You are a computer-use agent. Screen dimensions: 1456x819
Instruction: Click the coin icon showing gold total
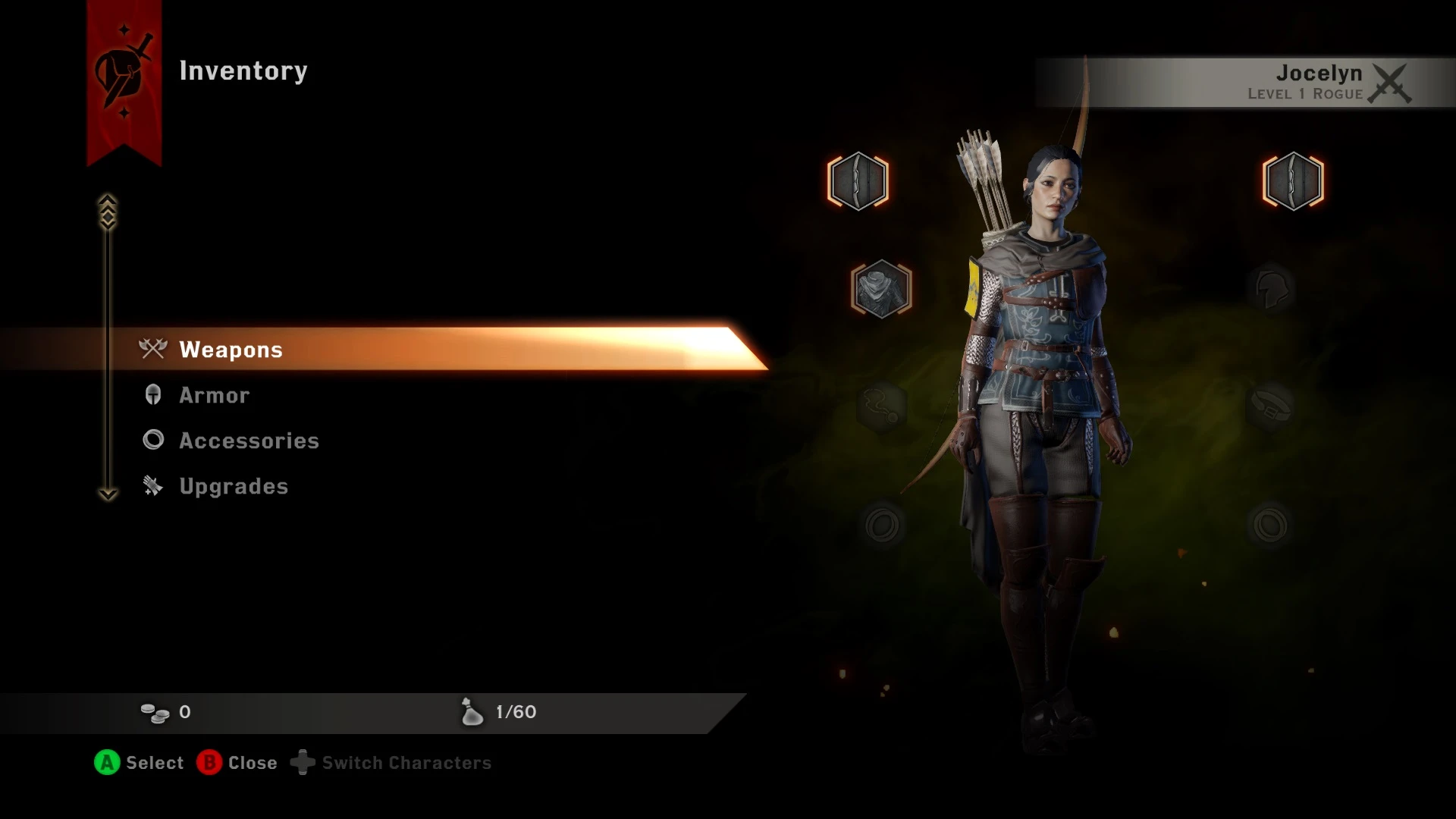tap(155, 711)
